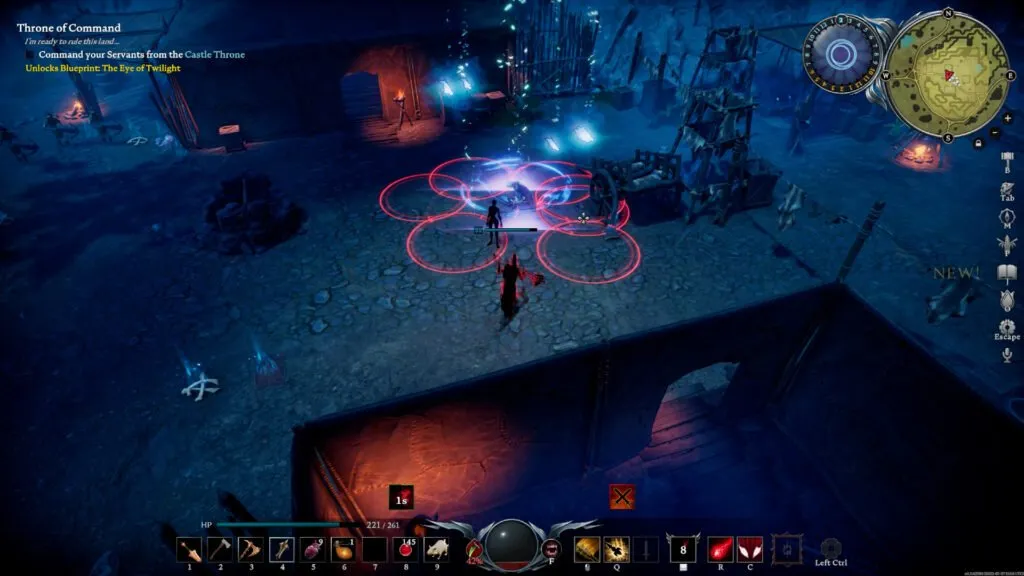The image size is (1024, 576).
Task: Cast the red spell bound to R
Action: tap(720, 548)
